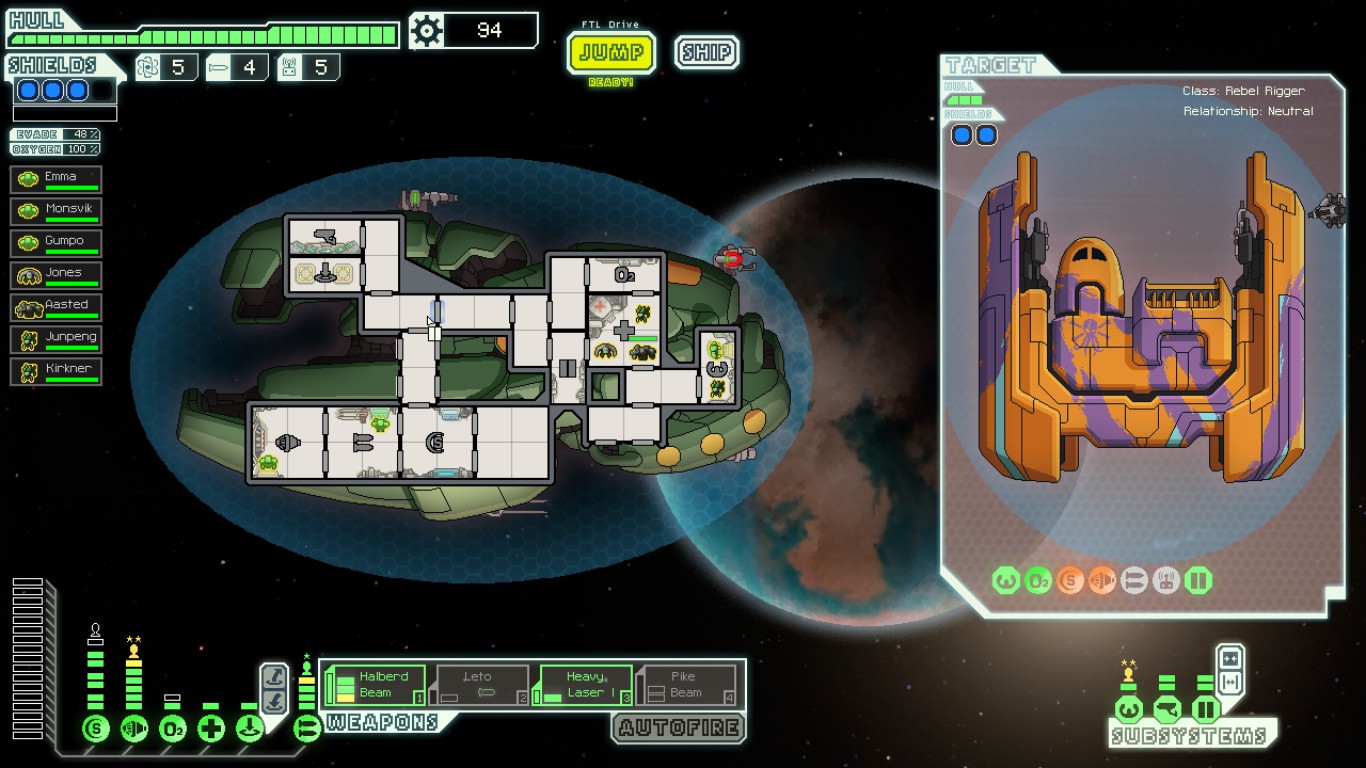The image size is (1366, 768).
Task: Open the Ship menu
Action: point(706,53)
